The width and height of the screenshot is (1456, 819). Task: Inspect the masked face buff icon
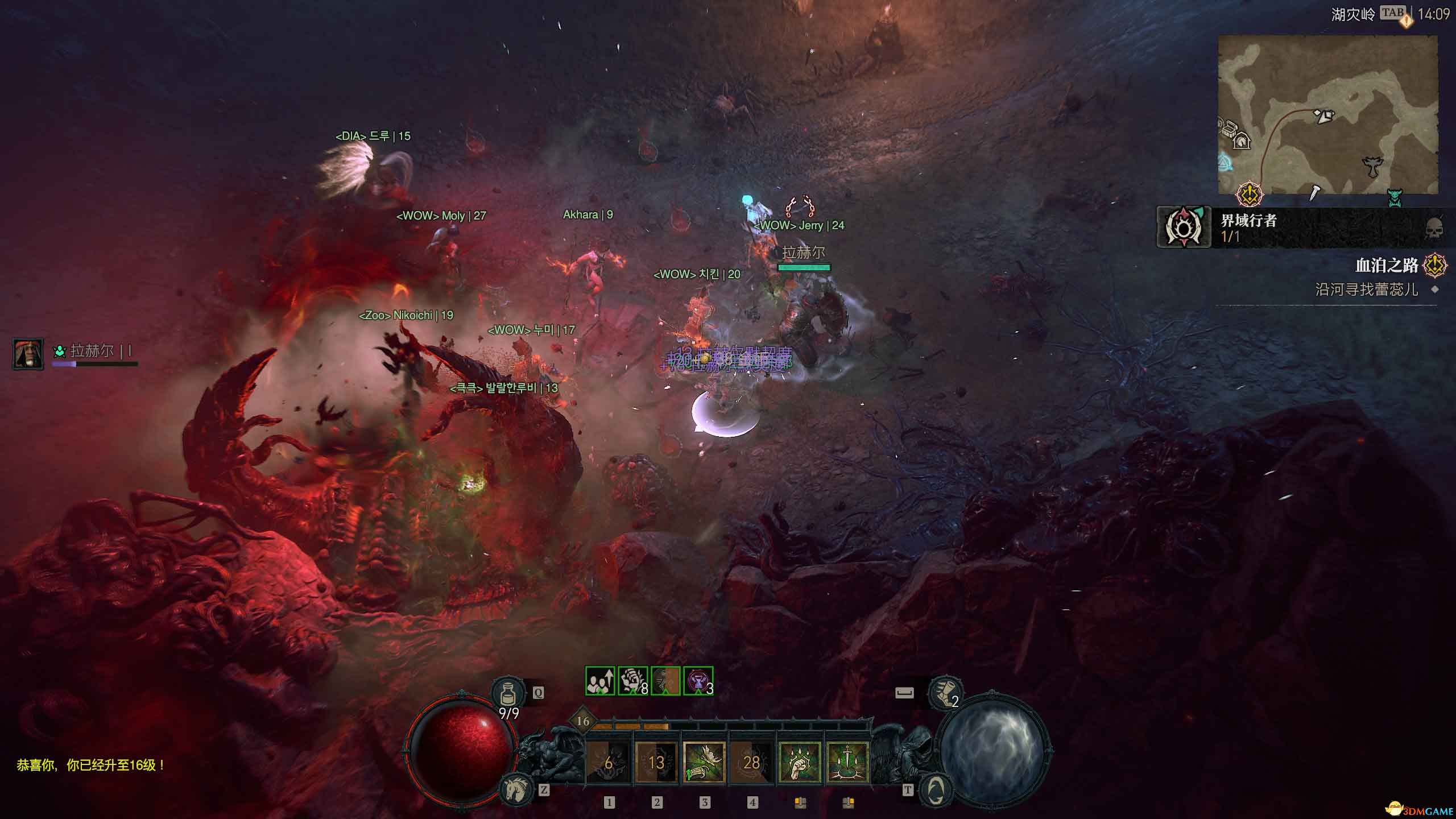pos(665,681)
